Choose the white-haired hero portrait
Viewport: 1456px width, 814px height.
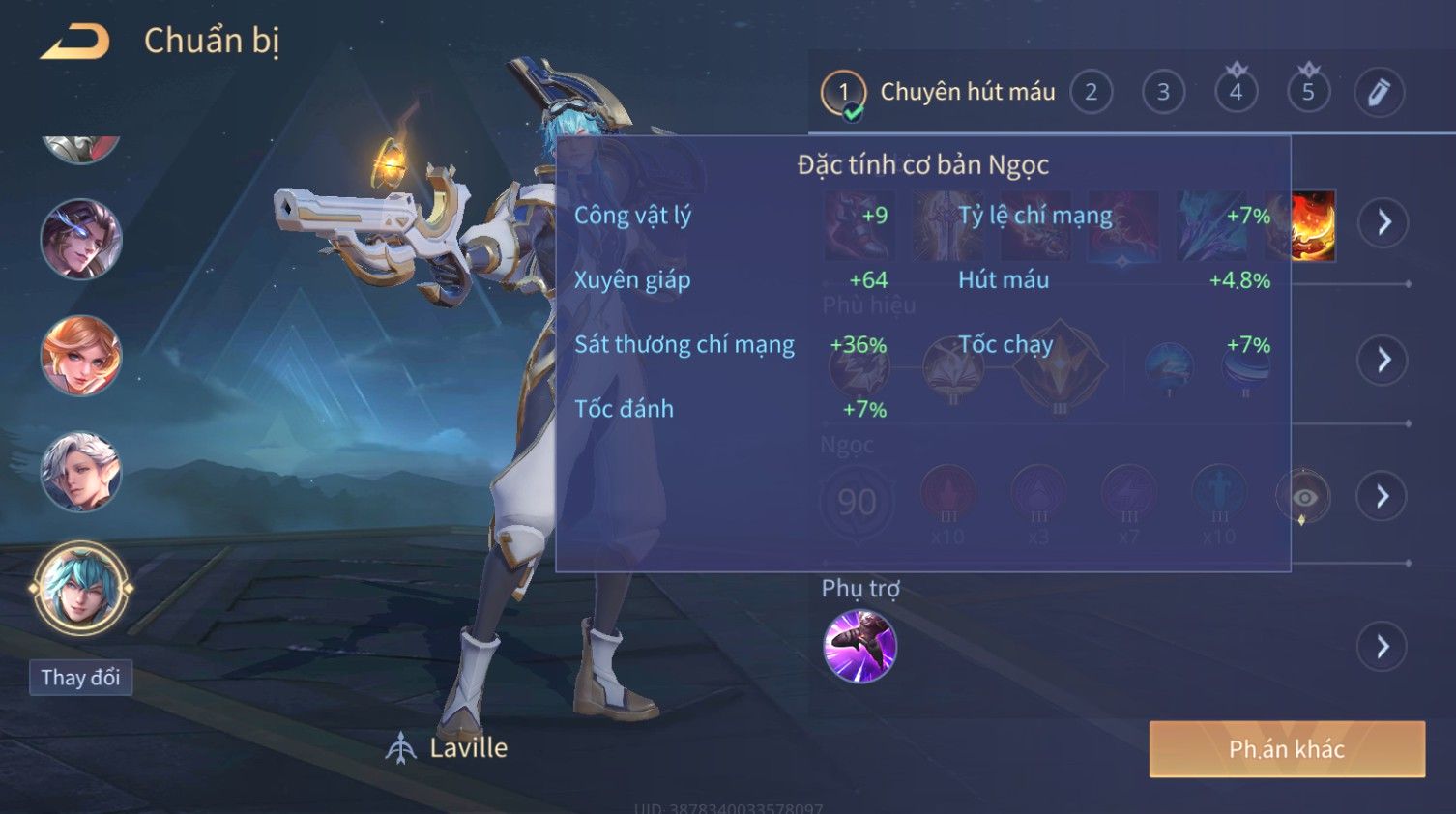80,472
